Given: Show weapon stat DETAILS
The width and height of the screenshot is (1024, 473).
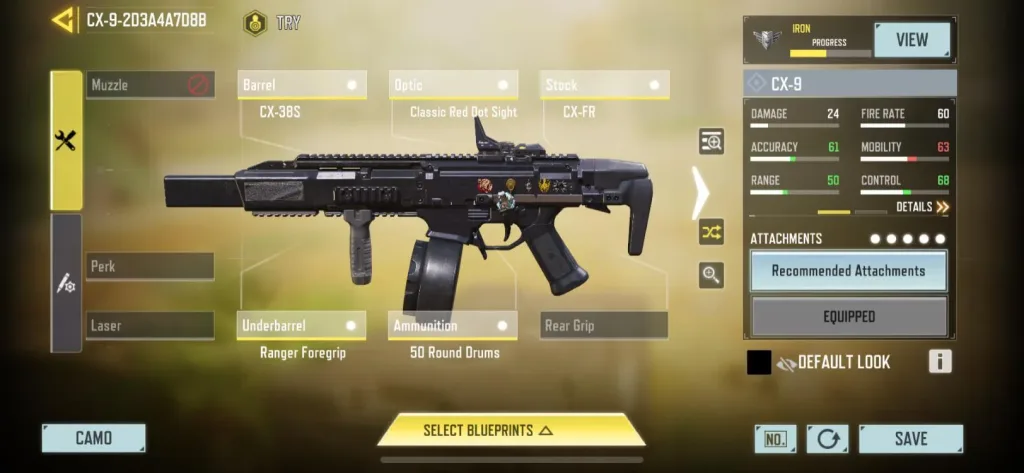Looking at the screenshot, I should click(x=922, y=207).
